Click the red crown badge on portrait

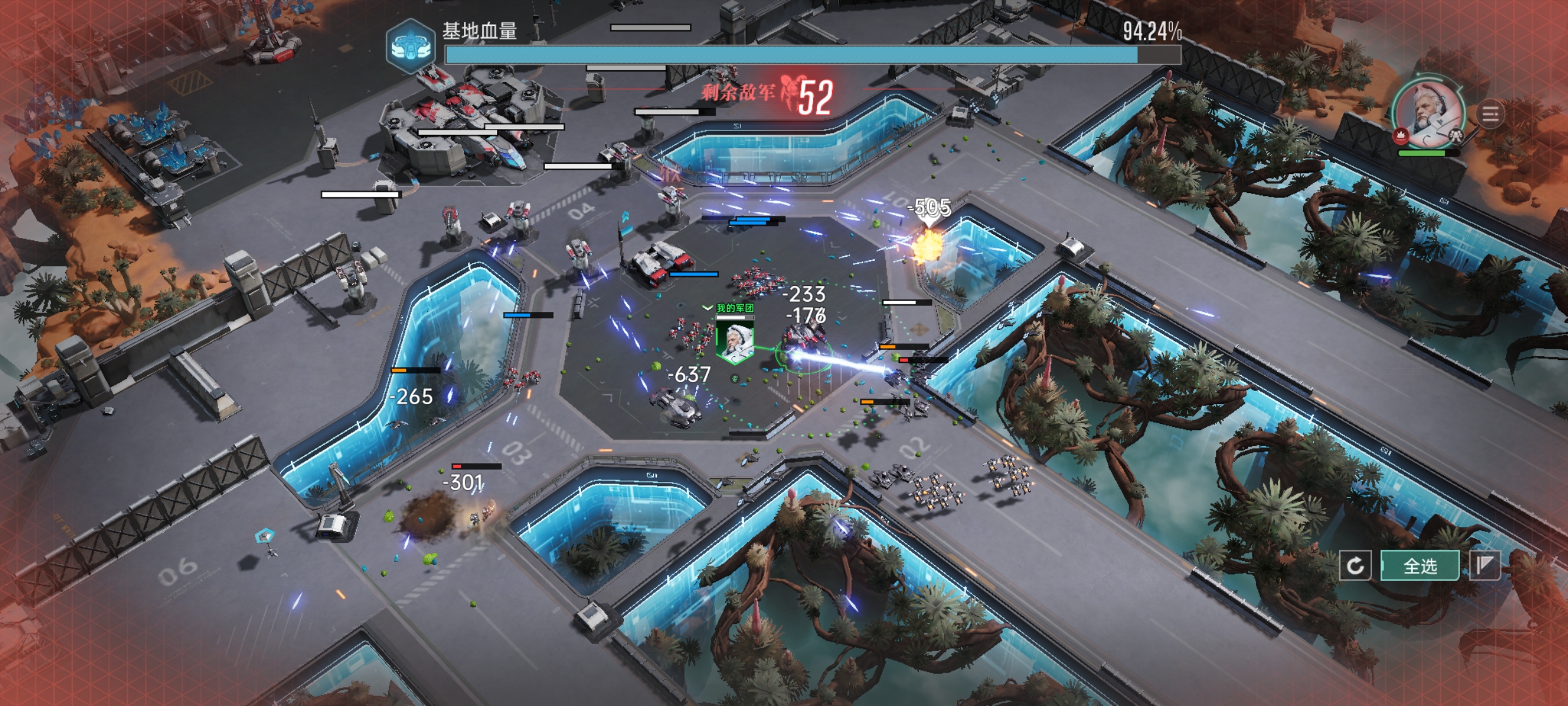(1400, 135)
